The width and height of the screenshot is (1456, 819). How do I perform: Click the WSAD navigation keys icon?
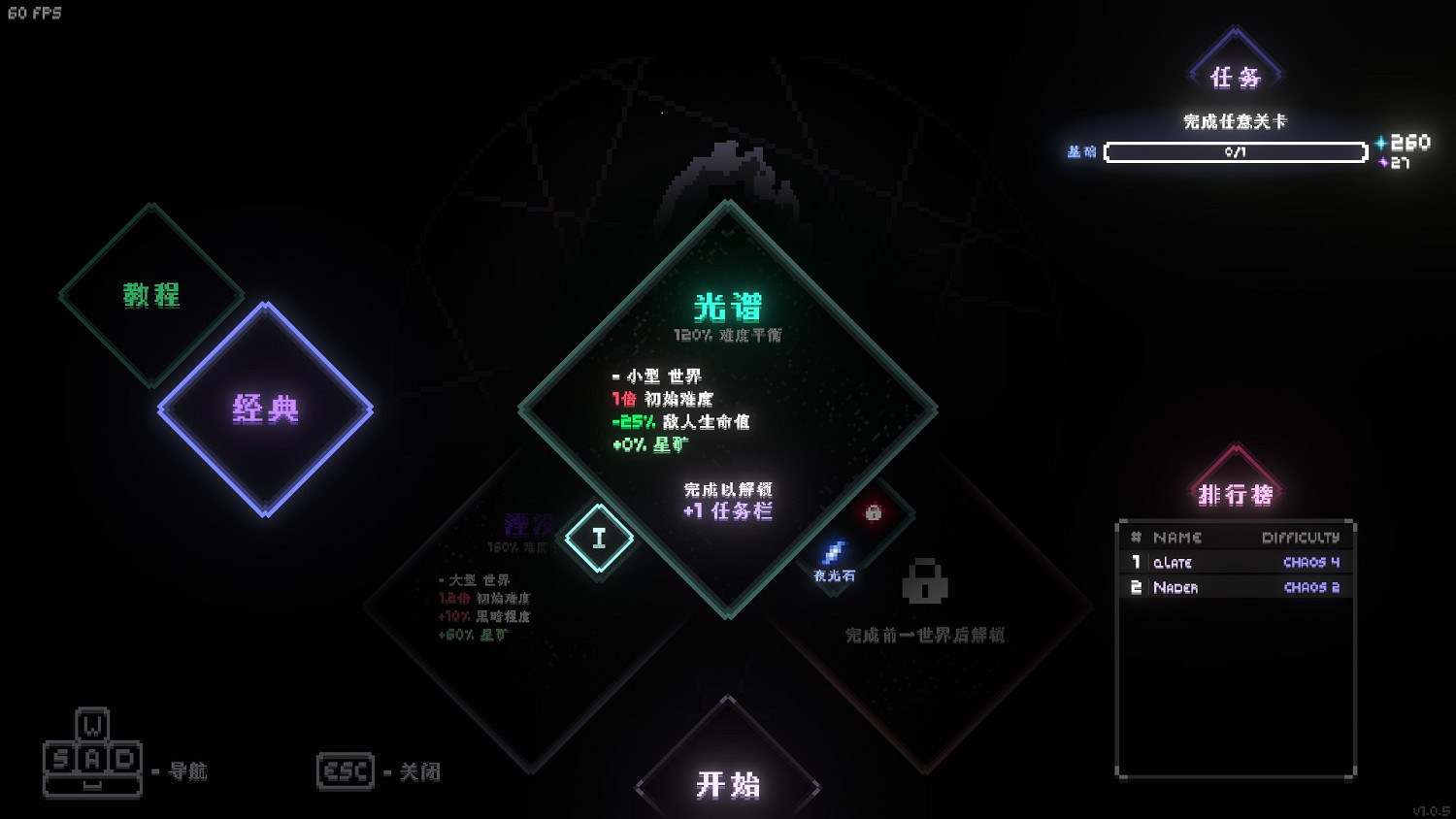[x=93, y=761]
